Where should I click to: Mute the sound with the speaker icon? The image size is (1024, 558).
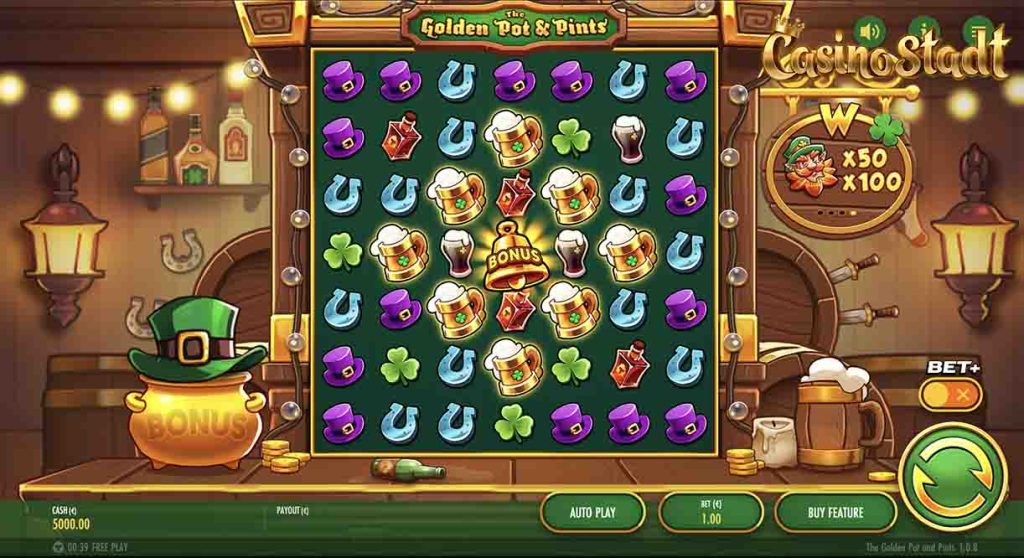pos(869,29)
